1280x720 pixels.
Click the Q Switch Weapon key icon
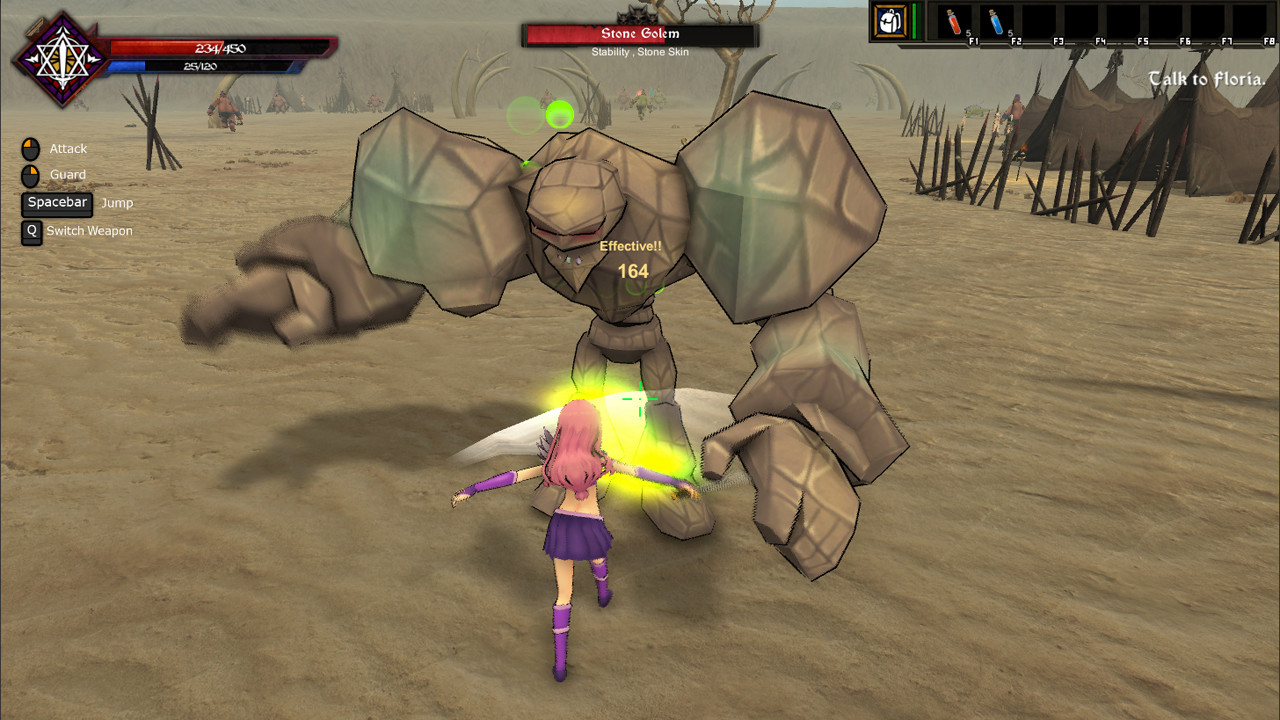click(31, 232)
